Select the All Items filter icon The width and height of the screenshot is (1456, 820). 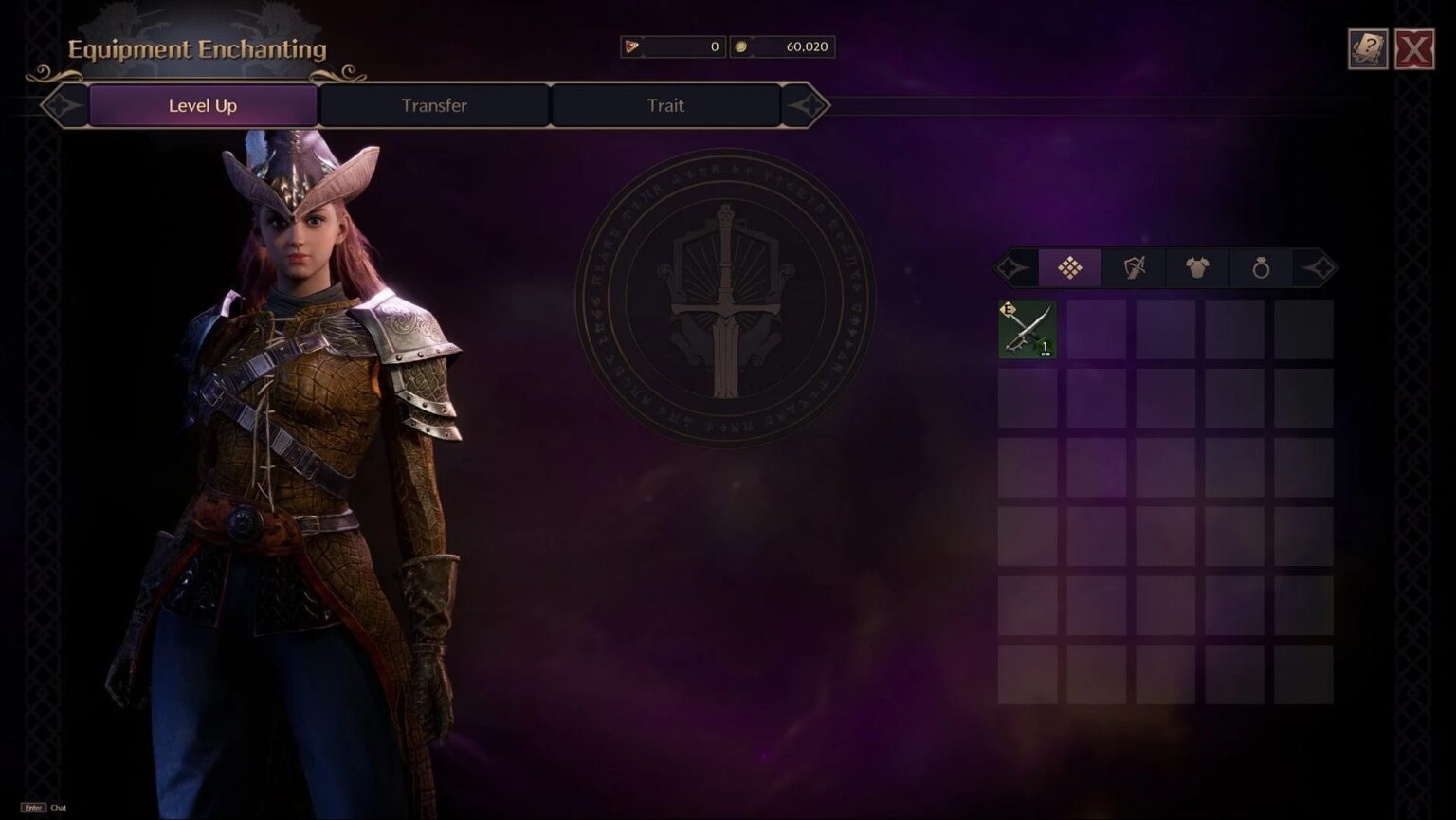click(1069, 267)
